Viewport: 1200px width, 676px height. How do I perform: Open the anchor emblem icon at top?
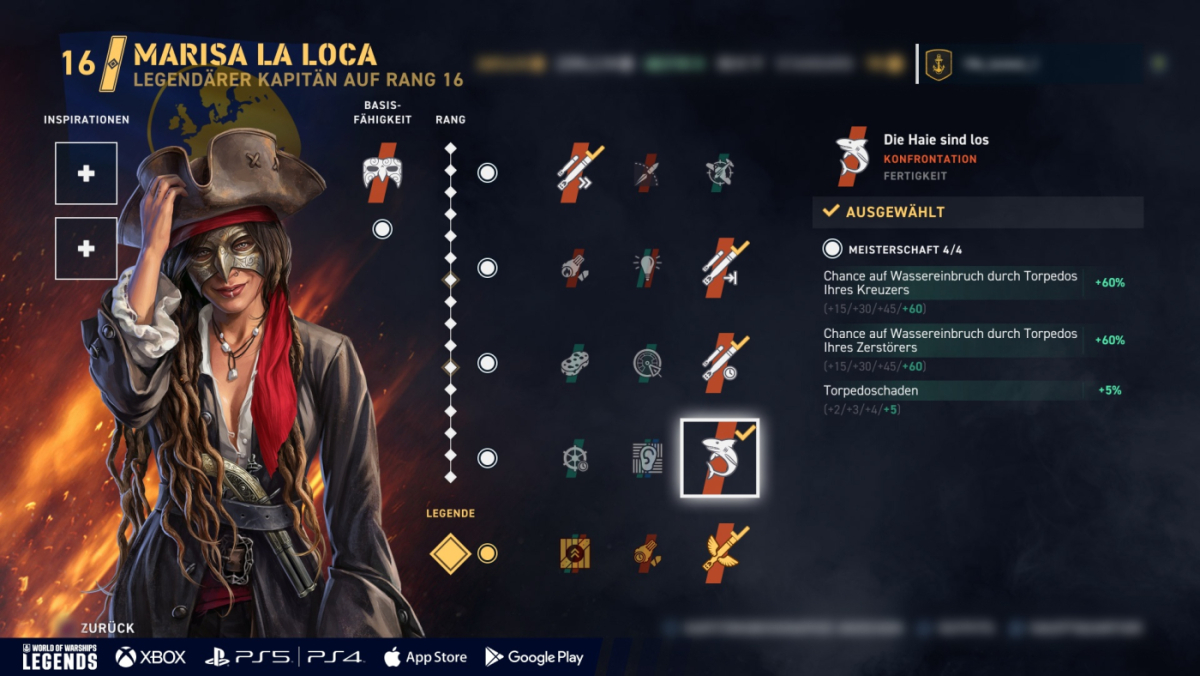click(938, 64)
